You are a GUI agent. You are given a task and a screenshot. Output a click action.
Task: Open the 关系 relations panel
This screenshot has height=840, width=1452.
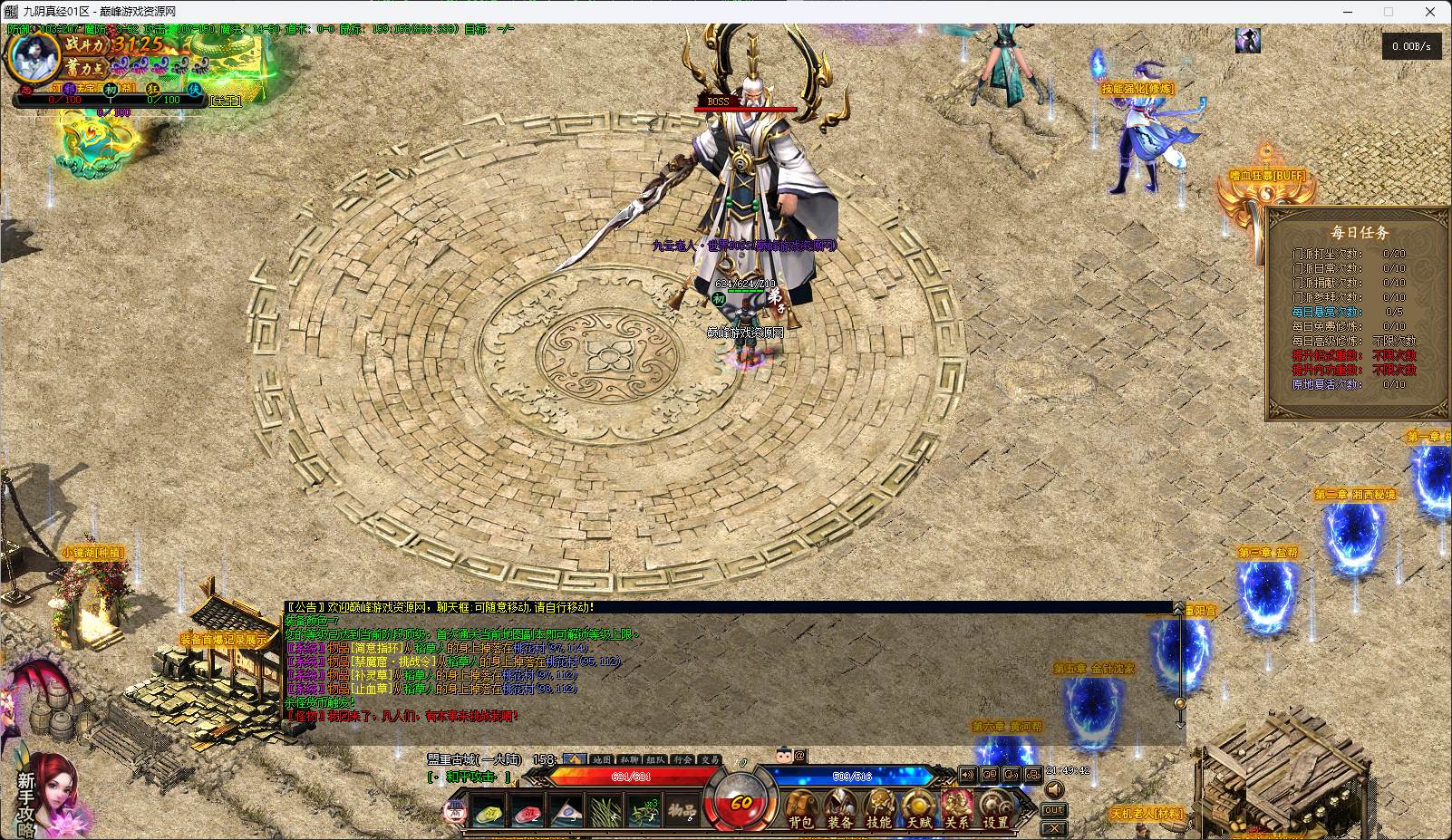coord(957,809)
